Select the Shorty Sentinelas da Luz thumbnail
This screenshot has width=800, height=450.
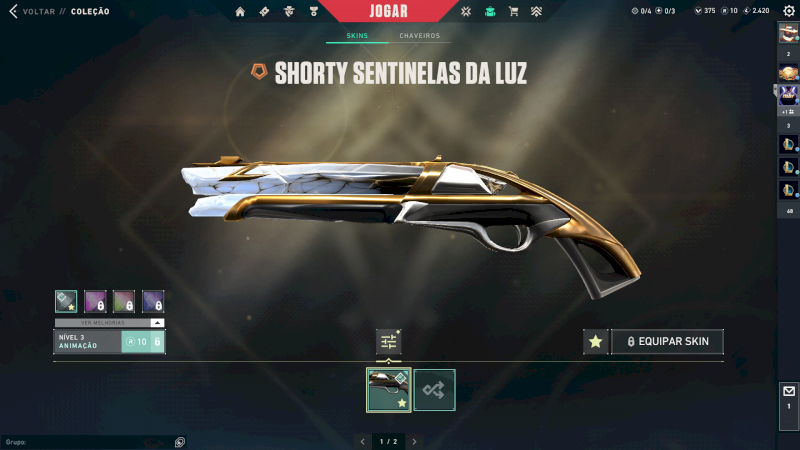tap(388, 390)
